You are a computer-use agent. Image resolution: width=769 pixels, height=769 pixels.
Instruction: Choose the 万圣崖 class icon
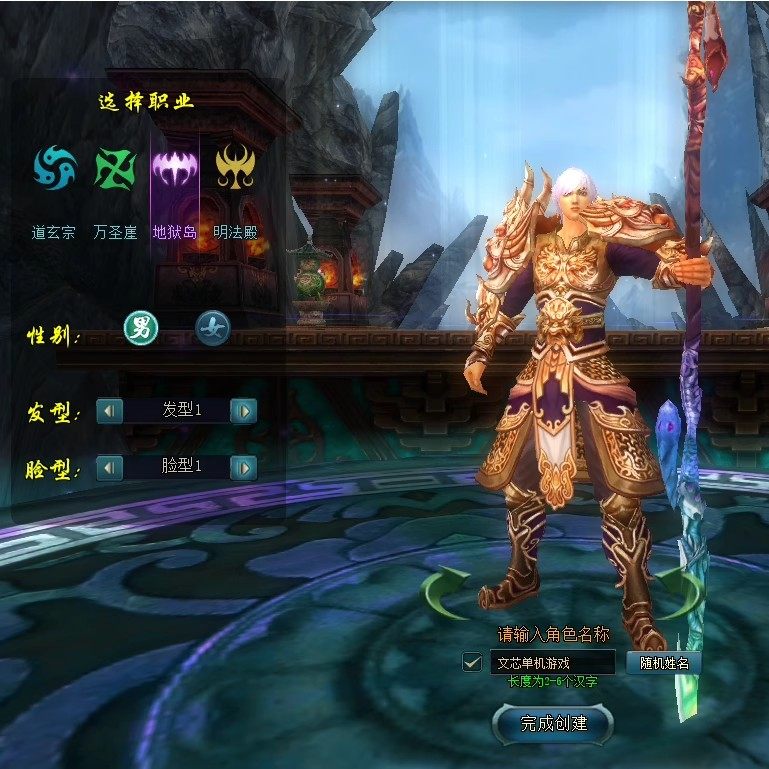(x=115, y=168)
